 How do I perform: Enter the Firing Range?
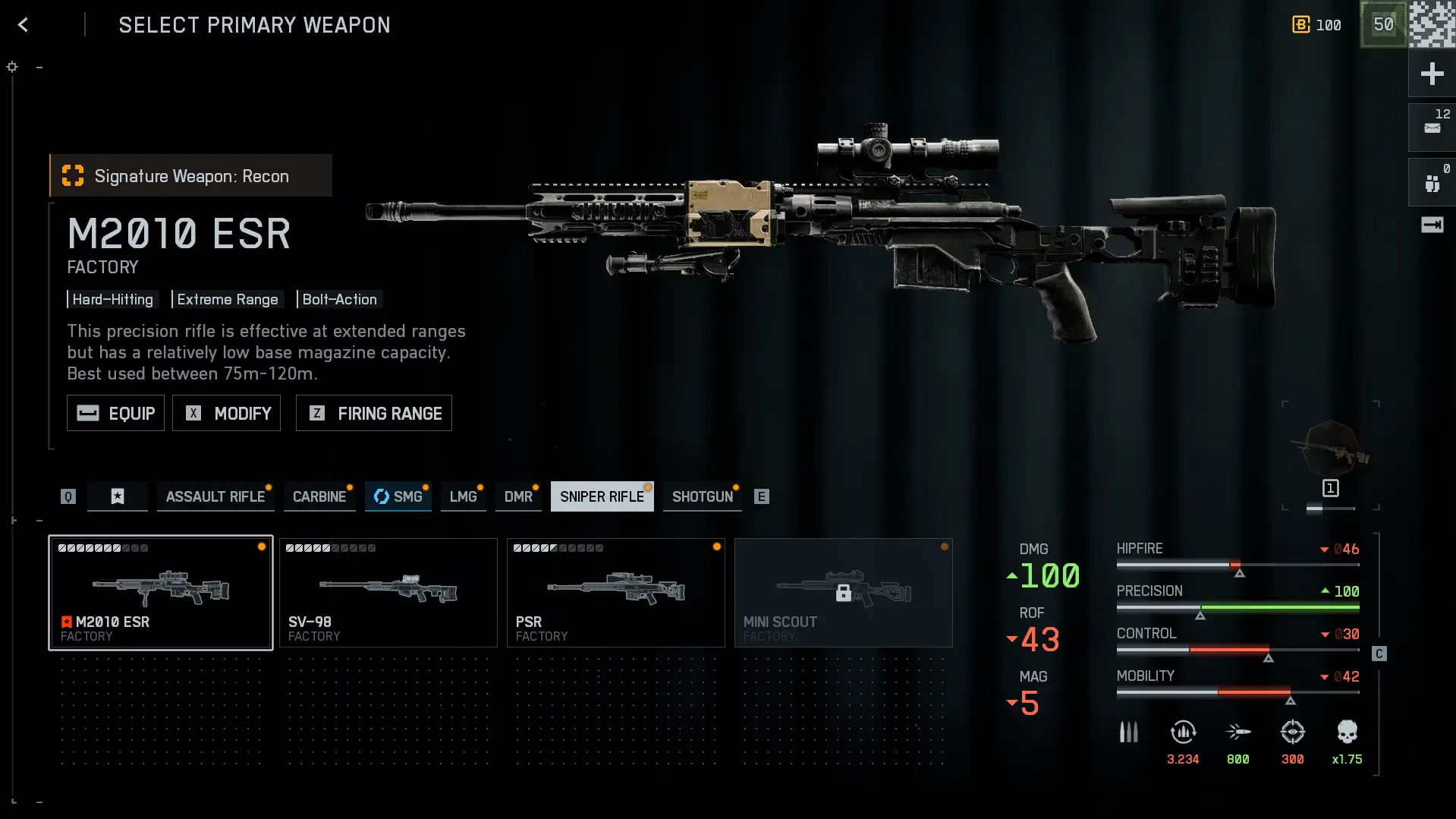point(373,413)
